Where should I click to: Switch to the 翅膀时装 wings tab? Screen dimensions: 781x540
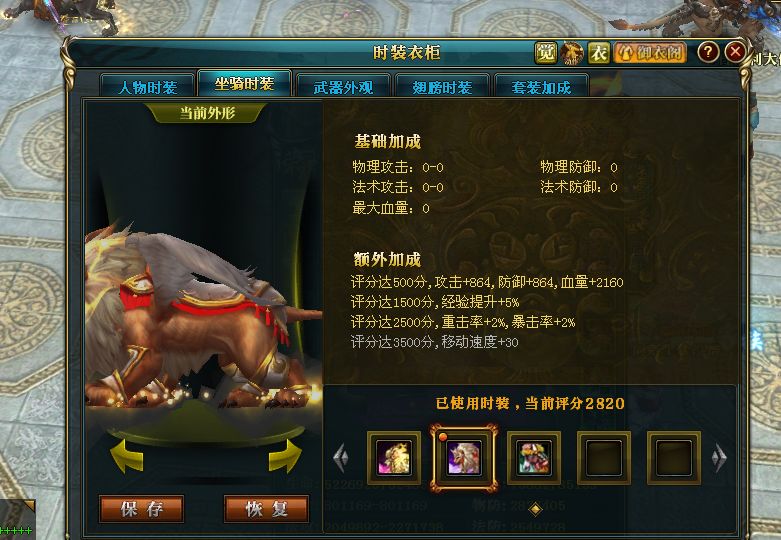tap(442, 87)
